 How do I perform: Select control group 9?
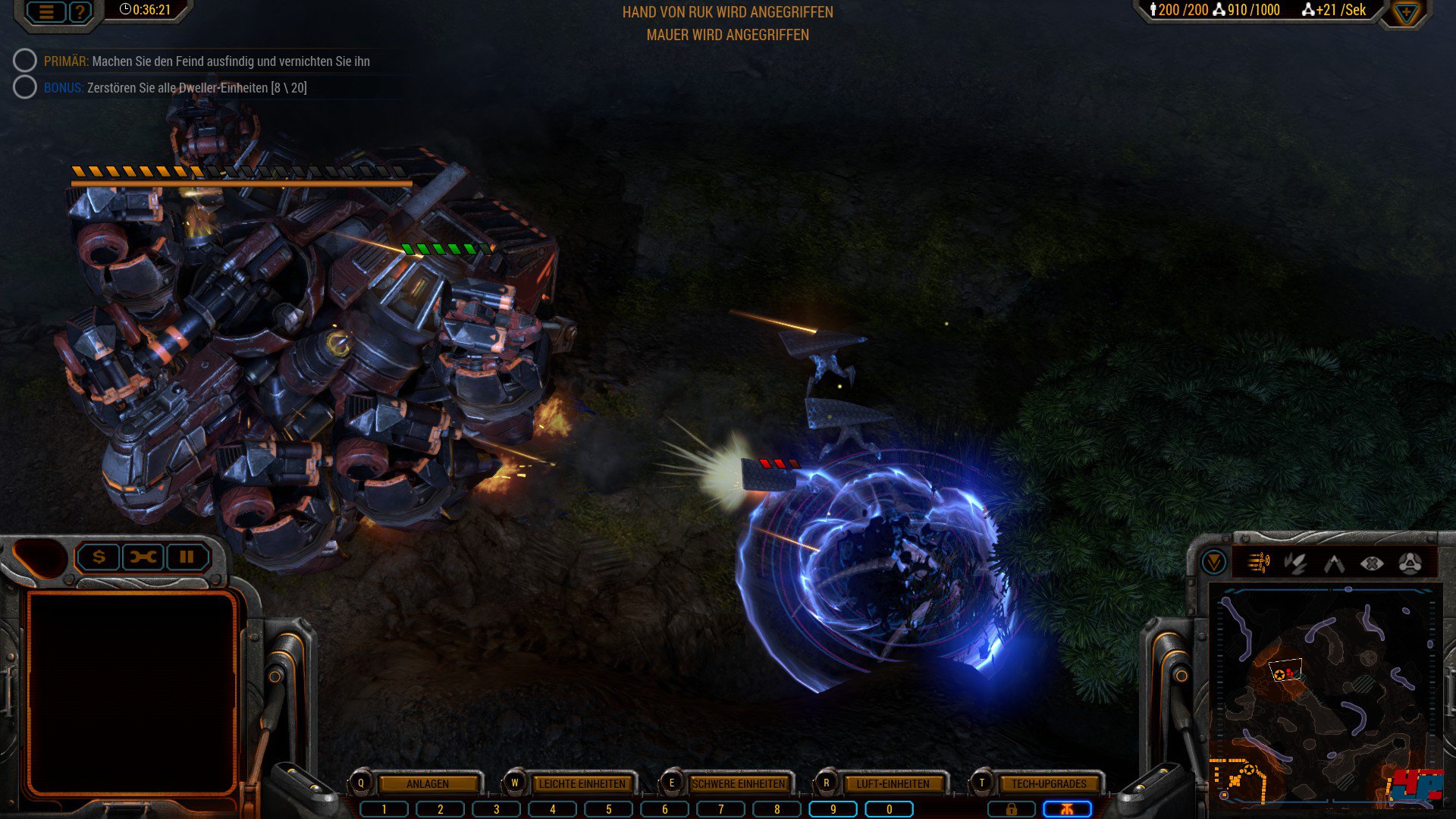pyautogui.click(x=833, y=809)
